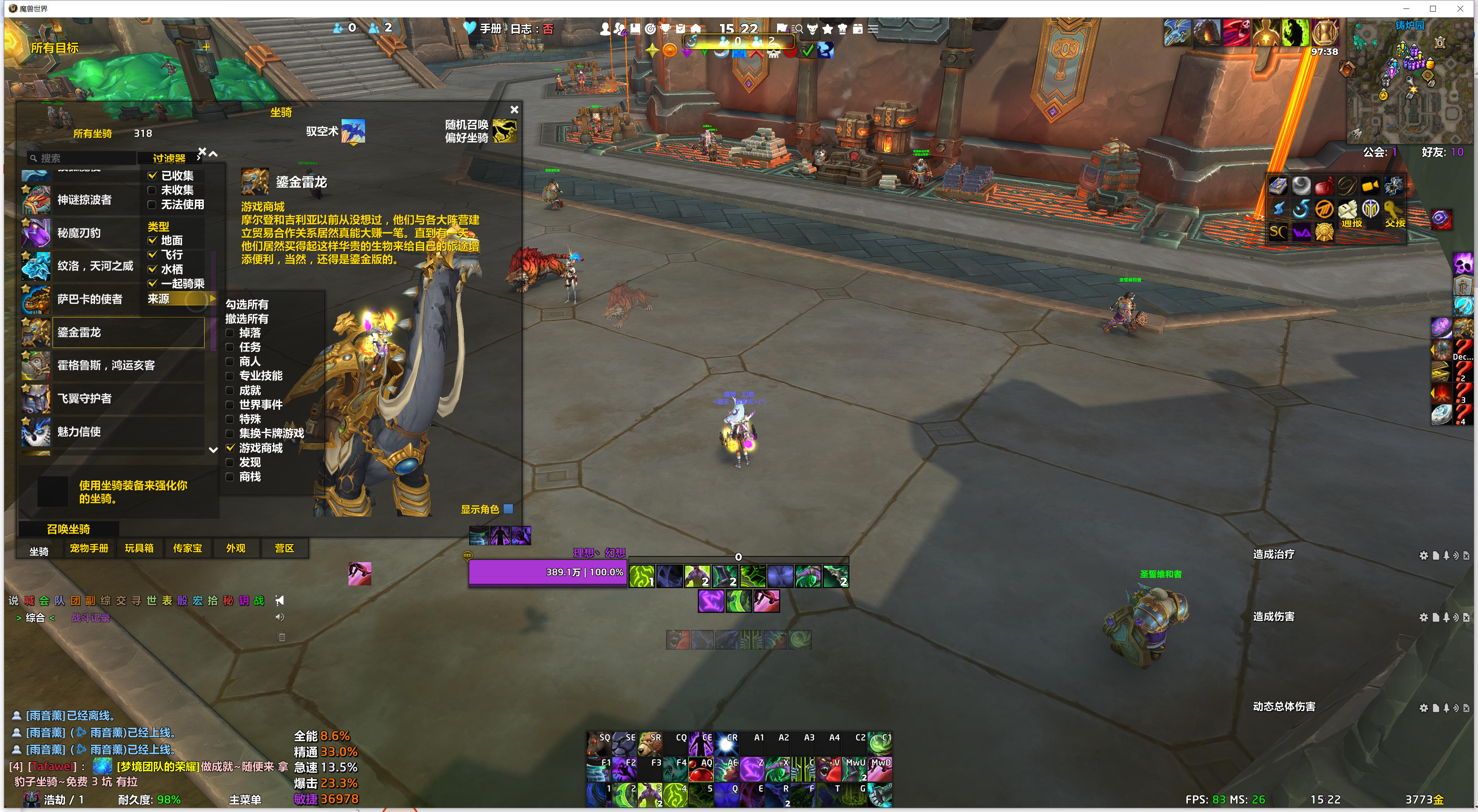
Task: Switch to the 传家宝 tab
Action: point(188,548)
